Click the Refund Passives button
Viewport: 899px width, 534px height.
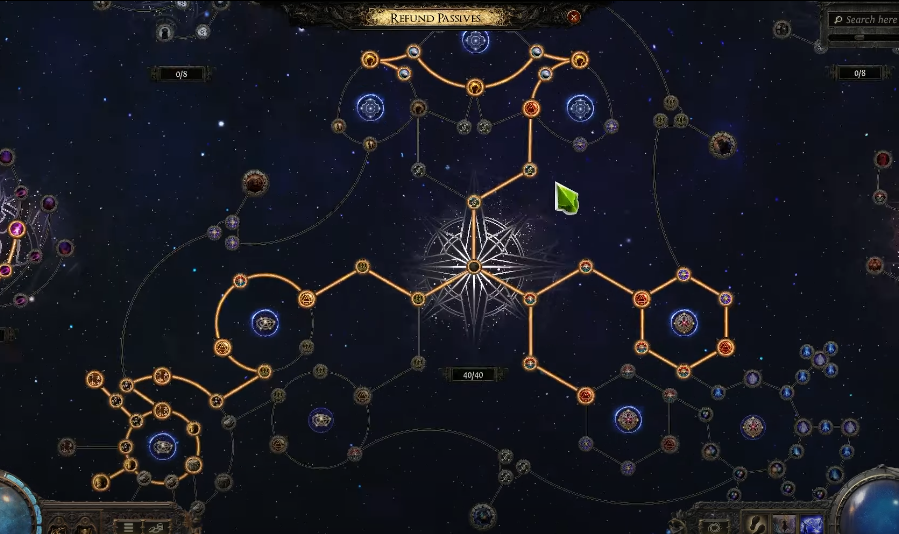pyautogui.click(x=437, y=17)
